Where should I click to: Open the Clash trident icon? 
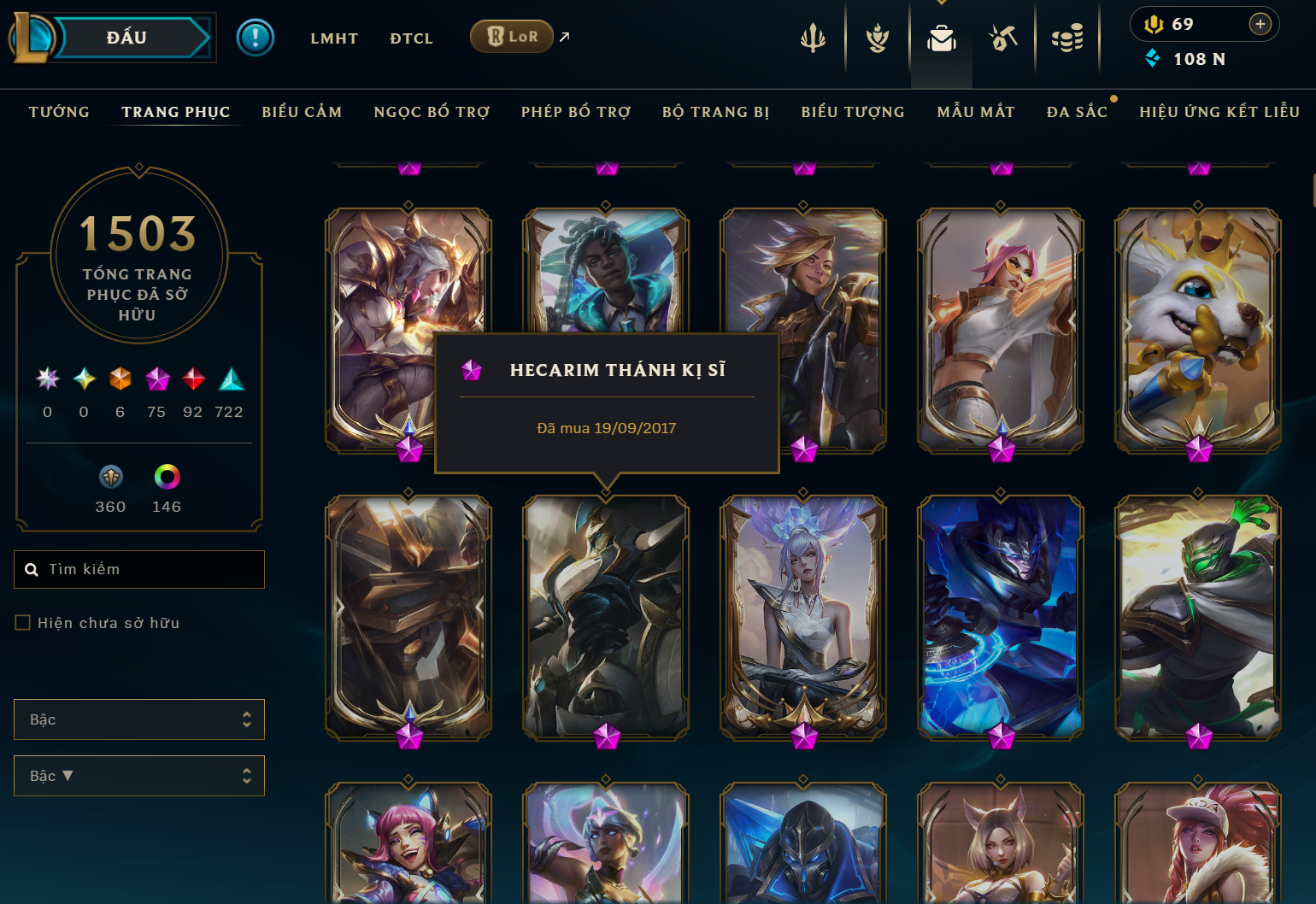(812, 38)
